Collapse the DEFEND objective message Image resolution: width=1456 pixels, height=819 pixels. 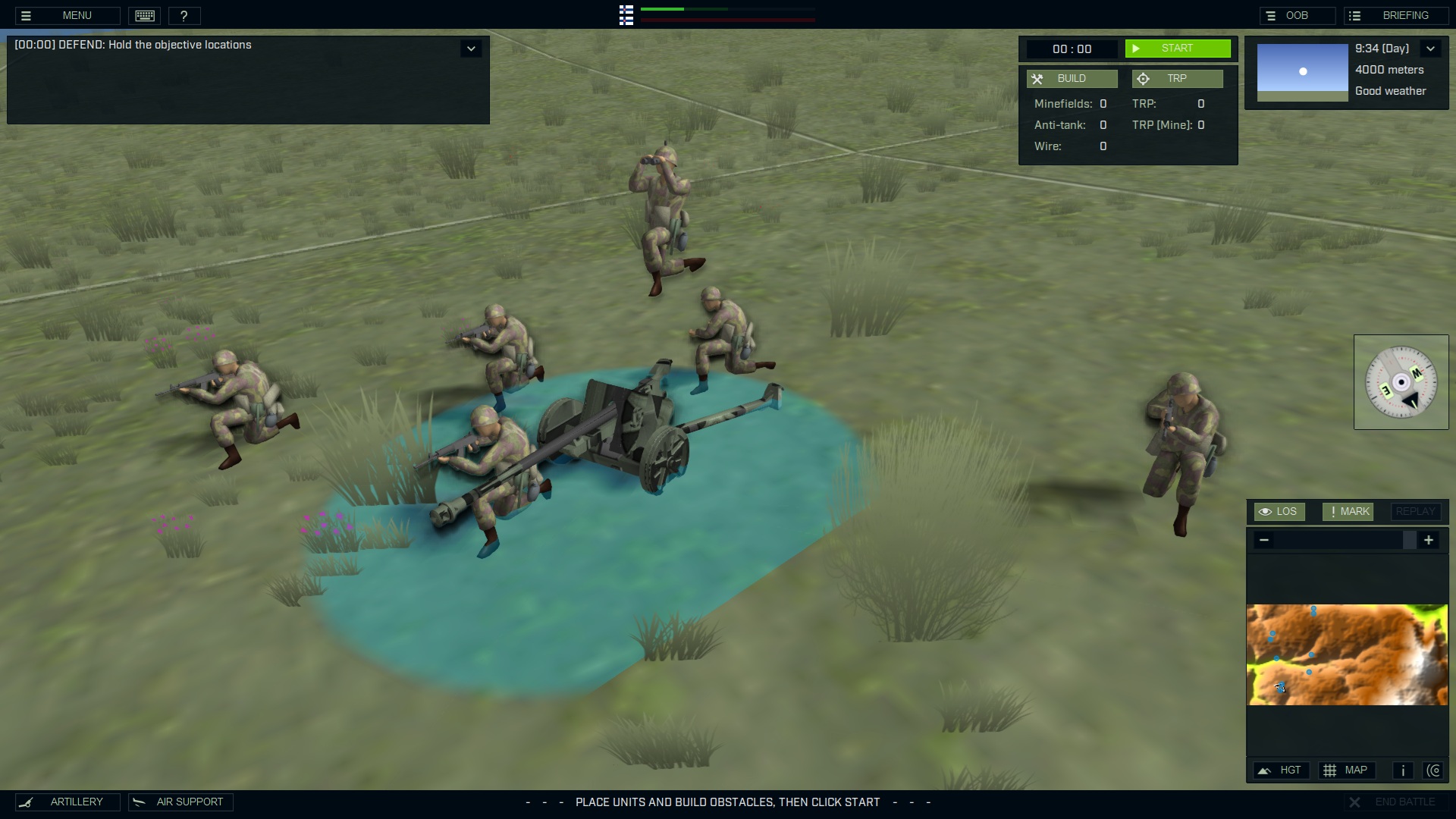[471, 48]
